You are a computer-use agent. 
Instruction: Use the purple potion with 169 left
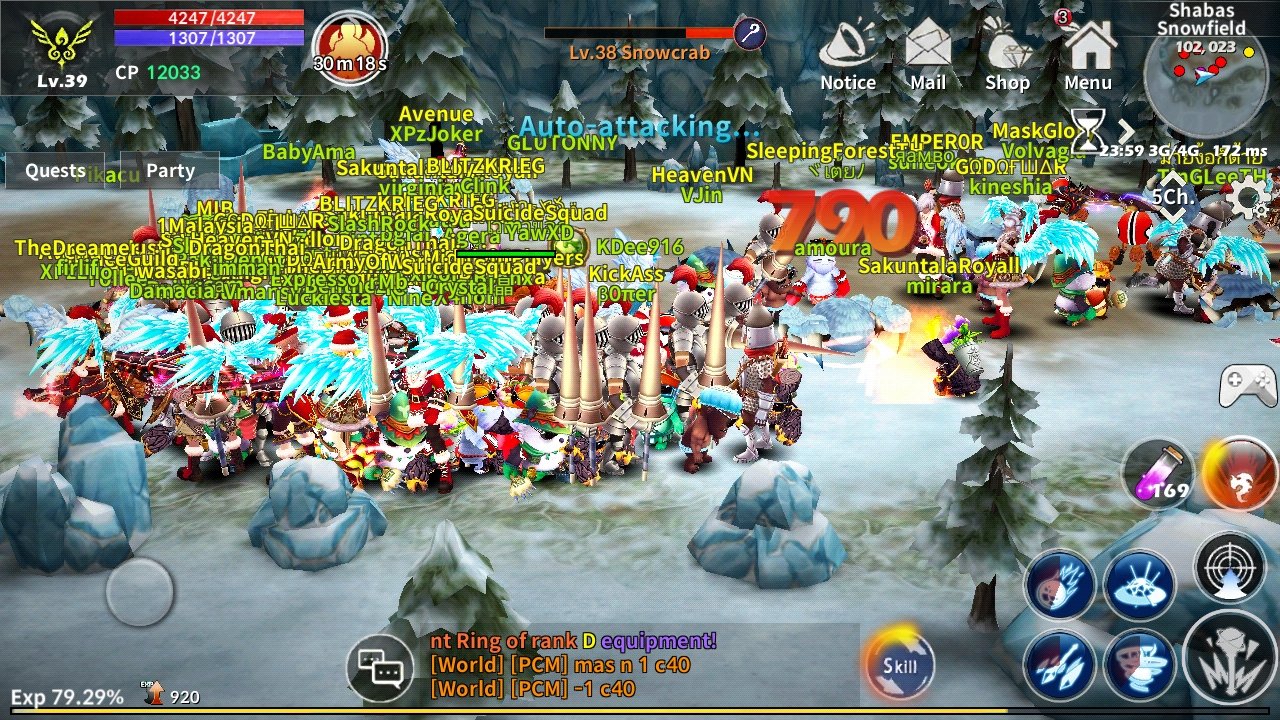click(1158, 473)
